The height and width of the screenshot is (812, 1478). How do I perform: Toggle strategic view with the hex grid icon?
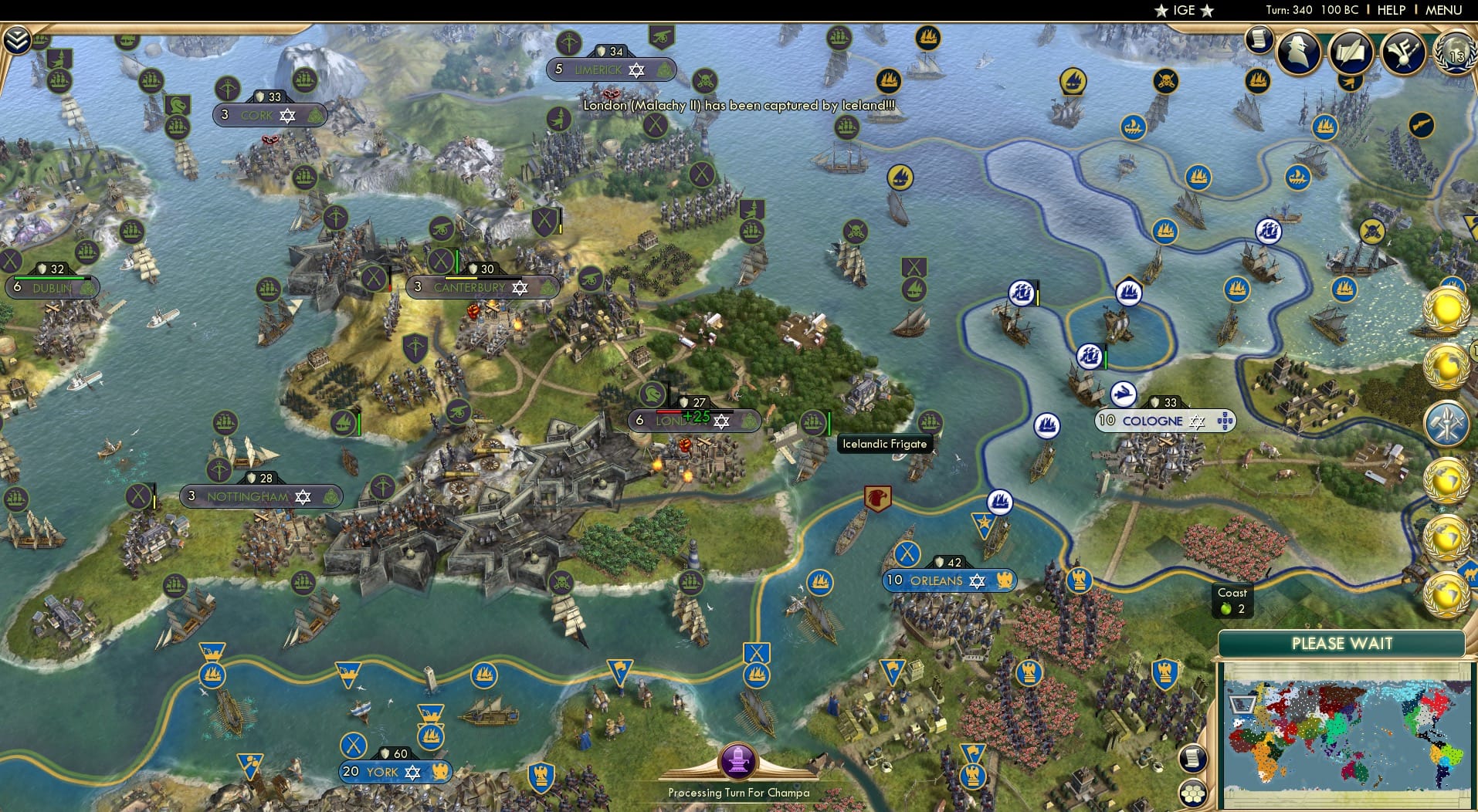pyautogui.click(x=1193, y=792)
